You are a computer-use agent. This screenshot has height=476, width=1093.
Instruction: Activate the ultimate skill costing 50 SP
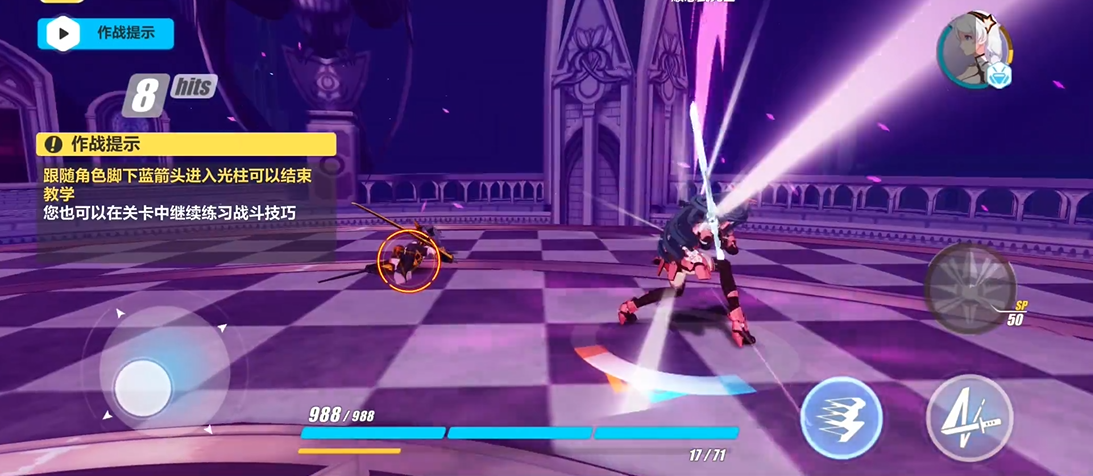click(x=969, y=289)
